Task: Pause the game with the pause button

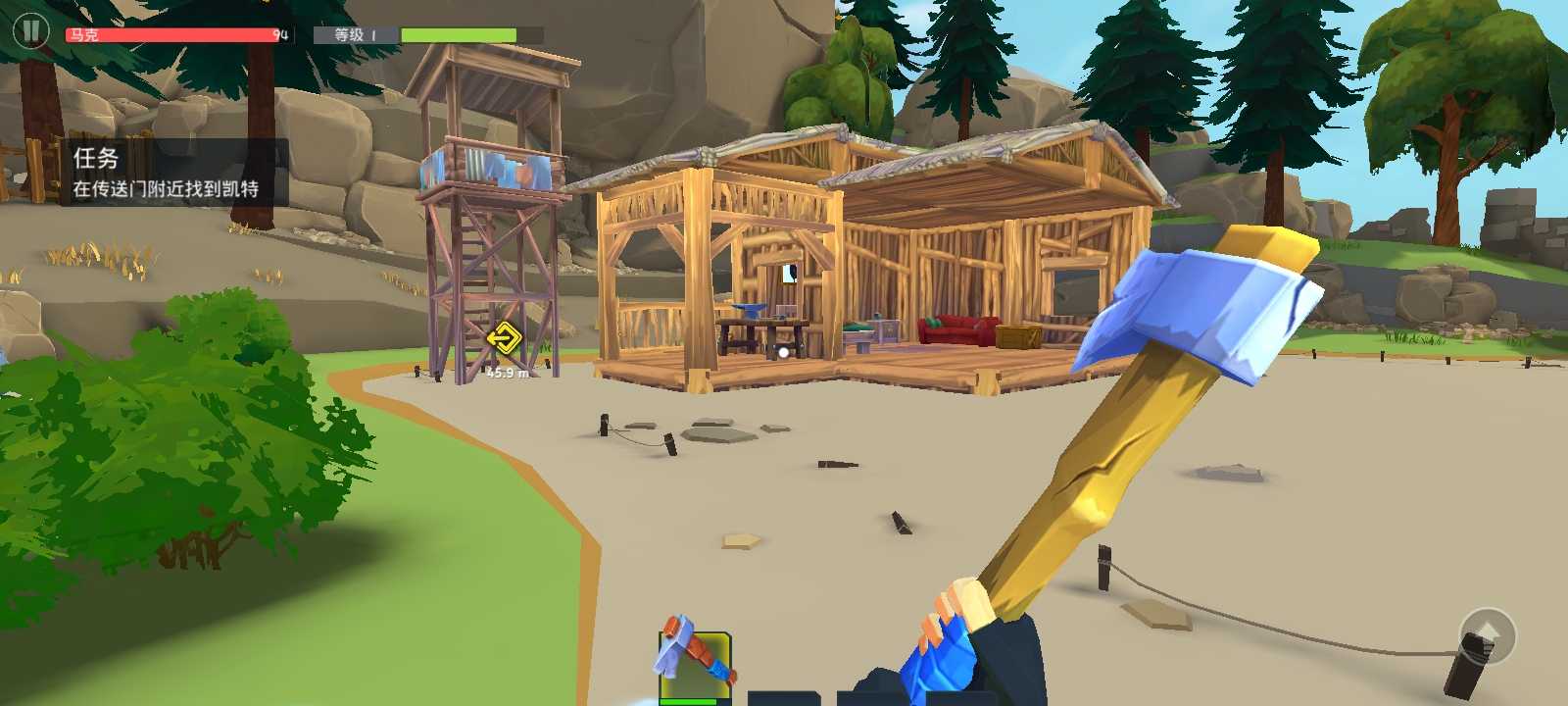Action: pyautogui.click(x=30, y=31)
